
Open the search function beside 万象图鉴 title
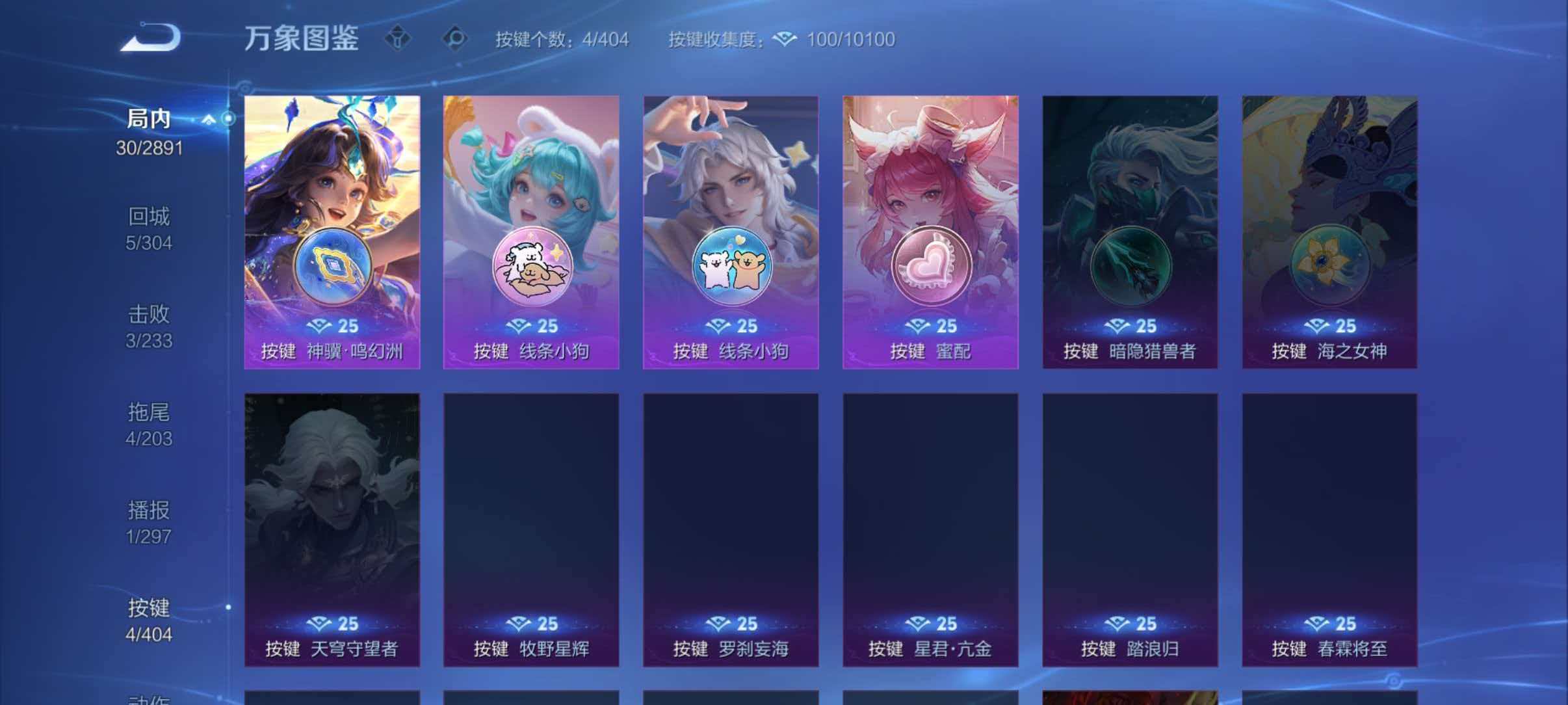point(455,39)
